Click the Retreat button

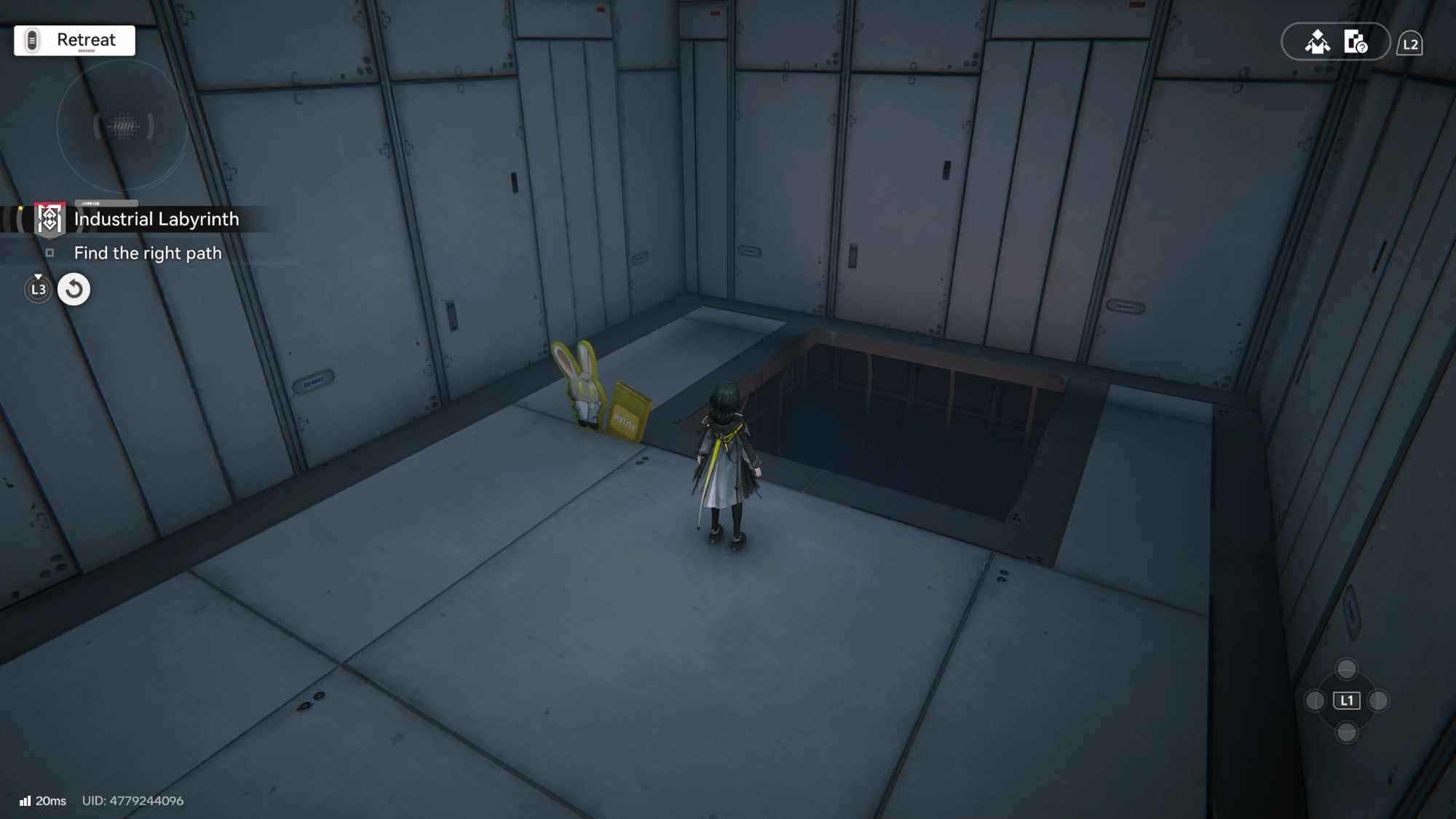point(74,40)
